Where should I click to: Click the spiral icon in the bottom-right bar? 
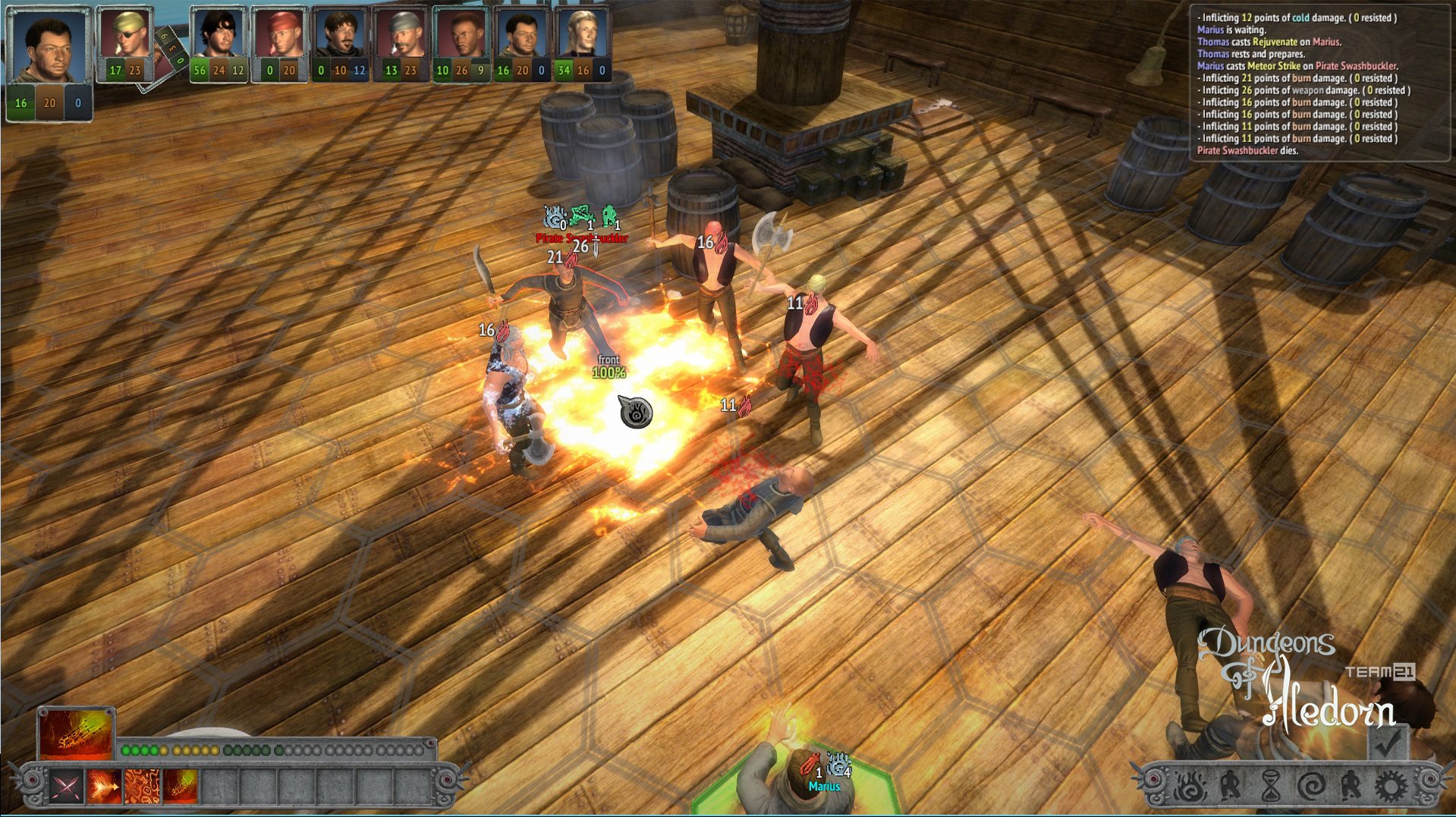(1312, 786)
